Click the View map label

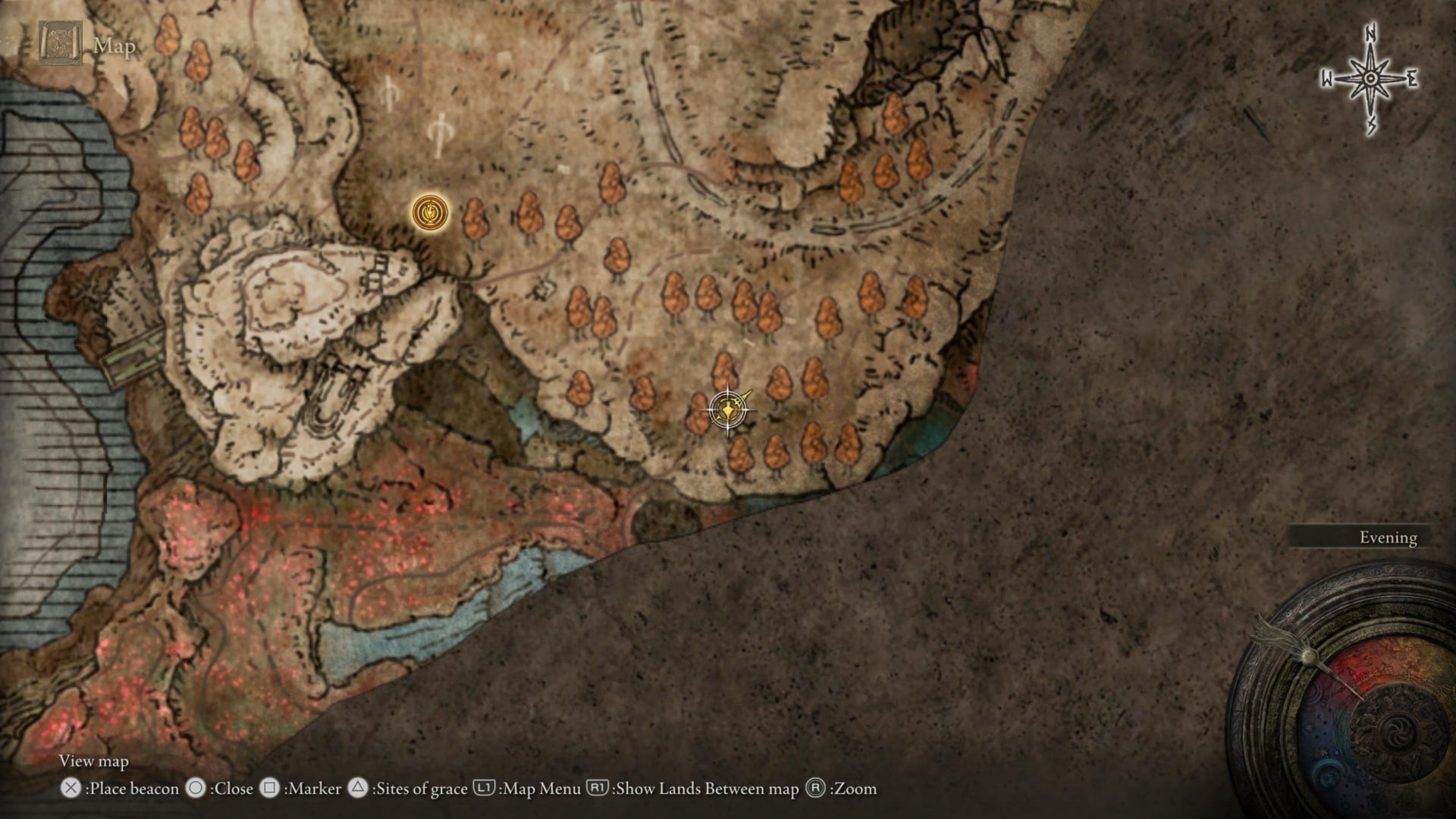93,761
